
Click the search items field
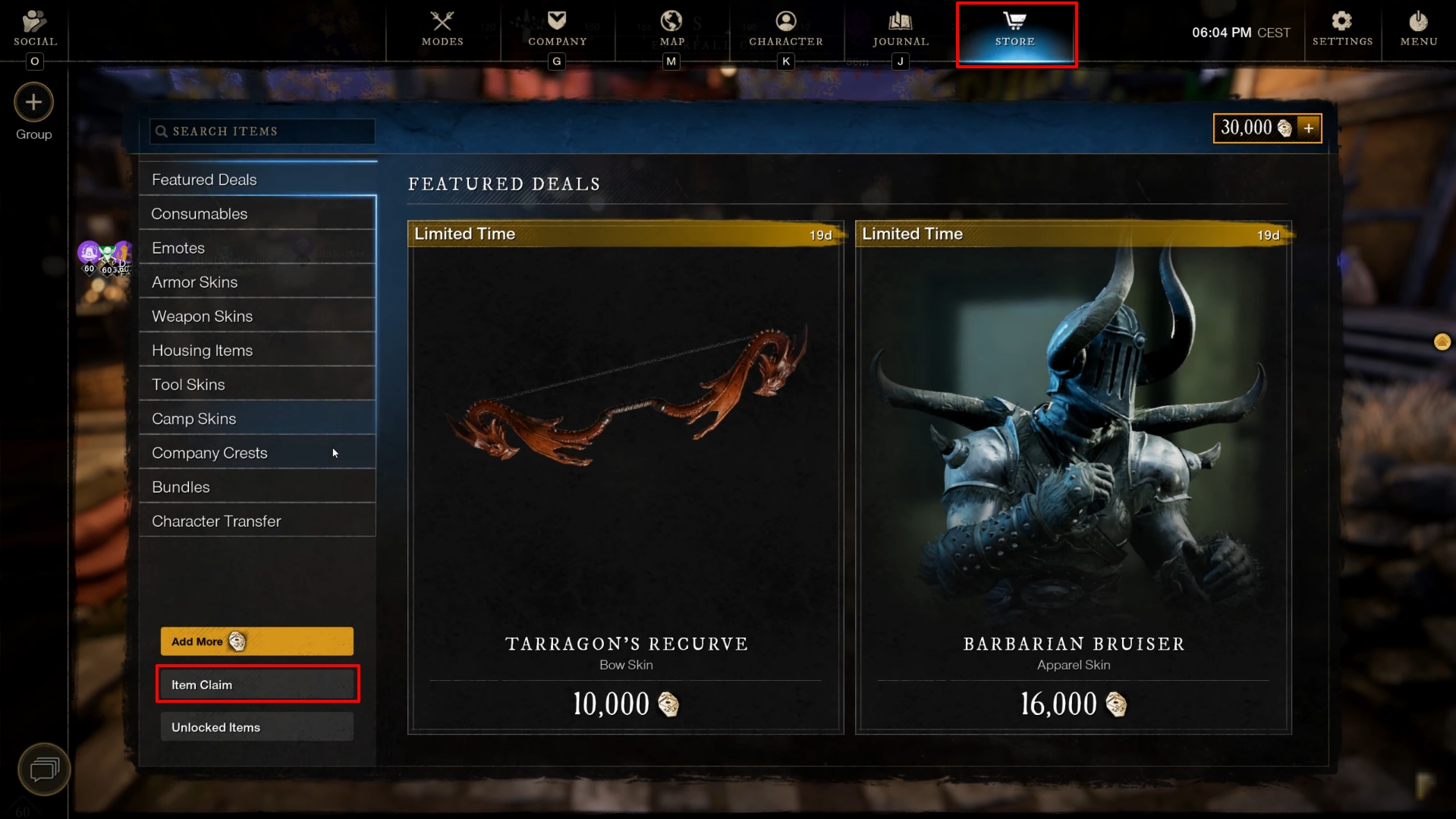(x=262, y=131)
